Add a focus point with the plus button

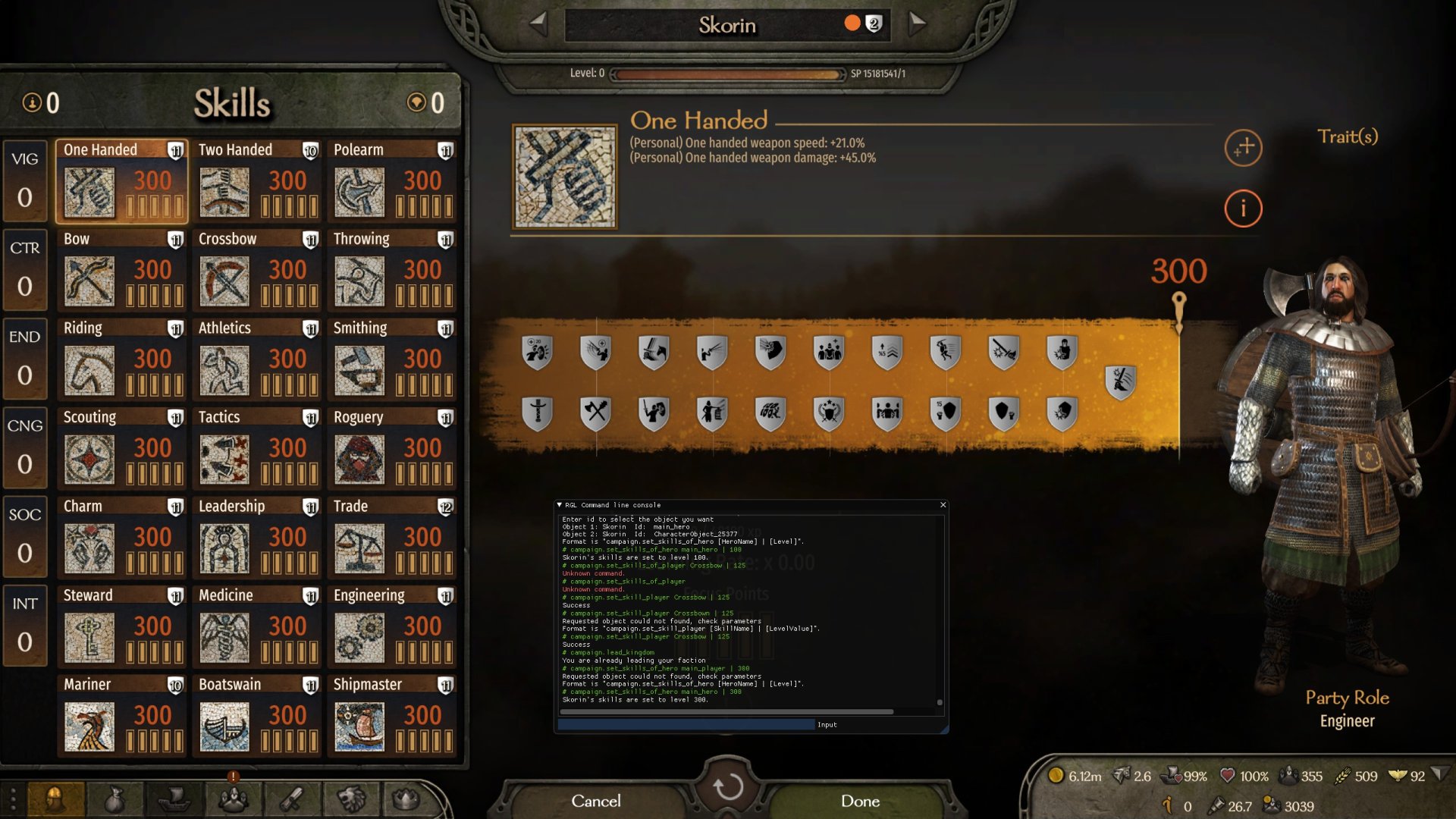click(x=1243, y=148)
